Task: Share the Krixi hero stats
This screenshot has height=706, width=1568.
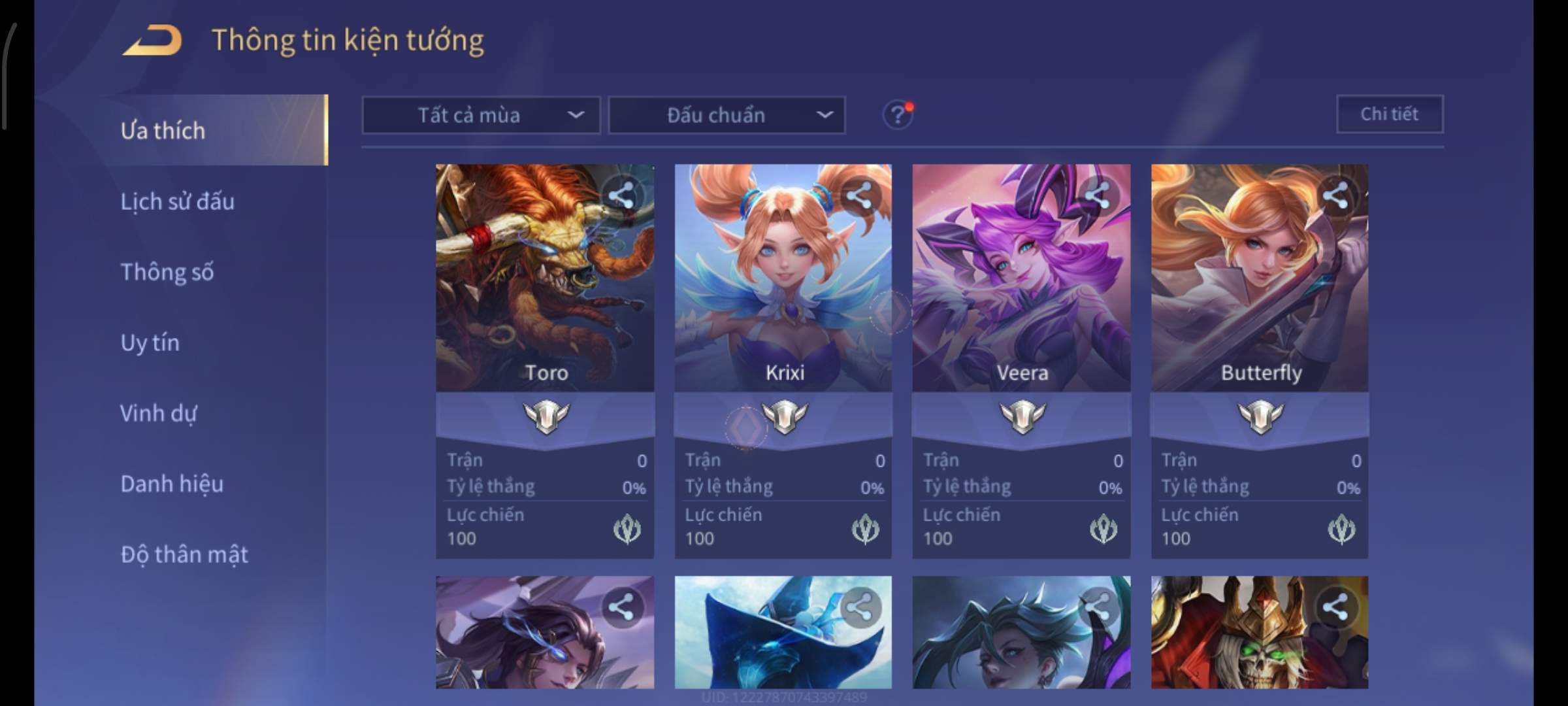Action: [858, 195]
